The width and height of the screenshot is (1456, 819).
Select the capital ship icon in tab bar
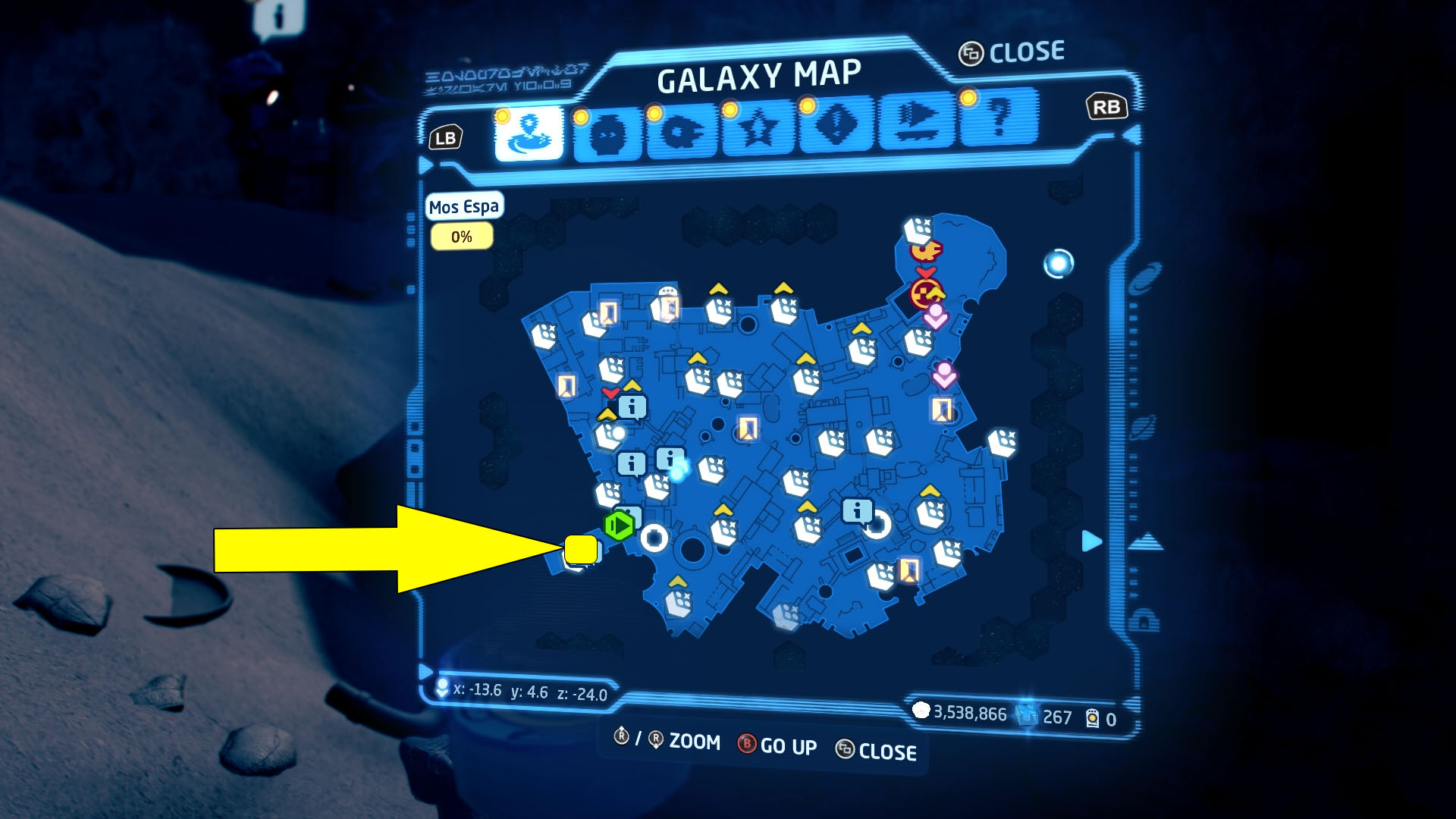(x=914, y=130)
